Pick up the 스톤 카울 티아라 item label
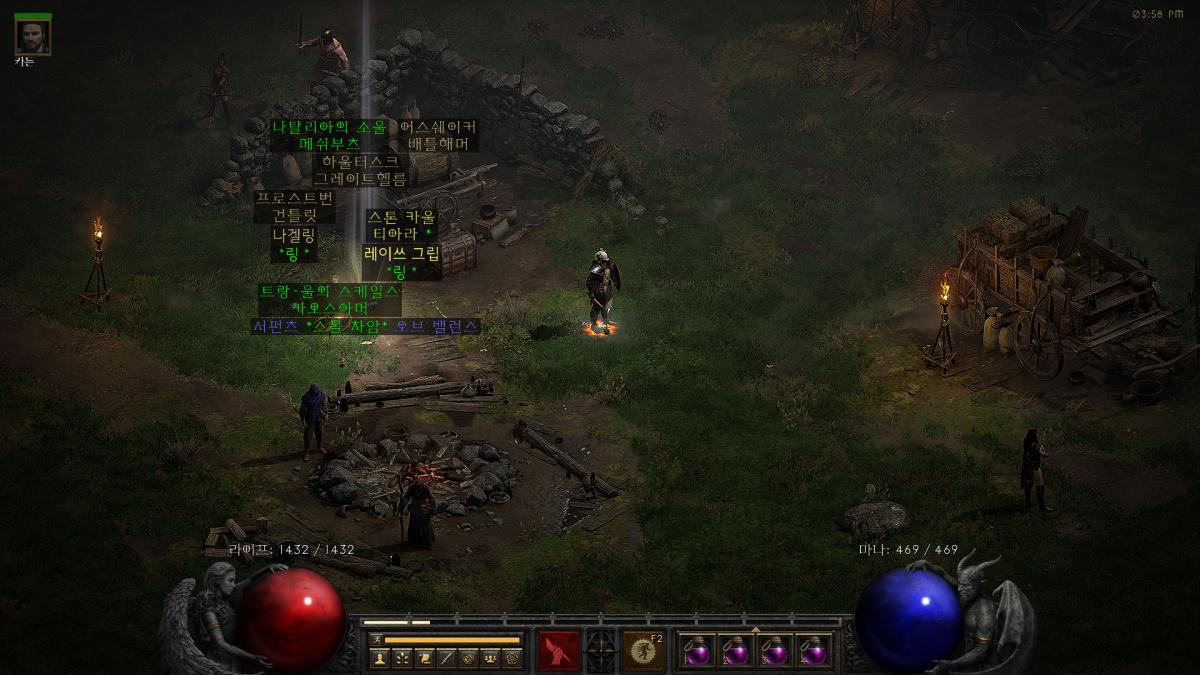 pos(401,225)
